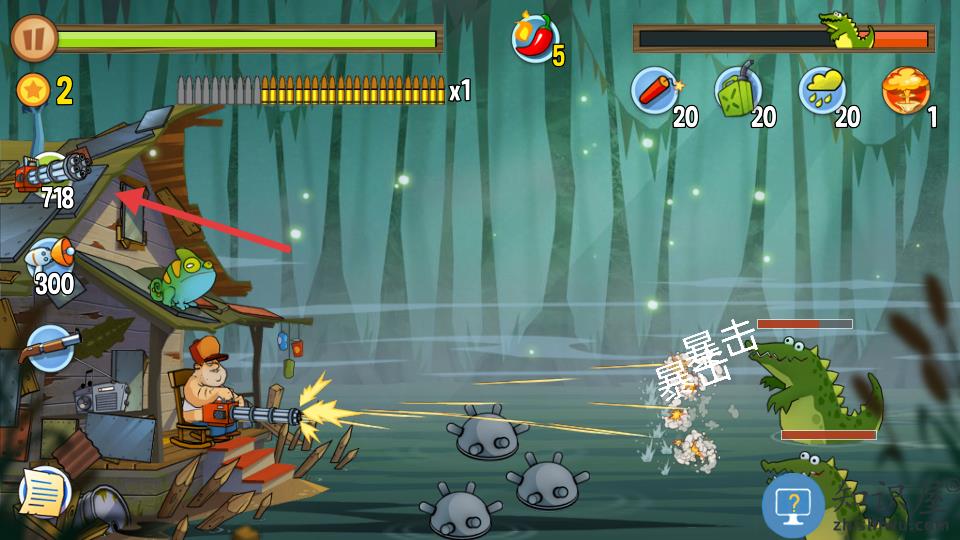960x540 pixels.
Task: Select the minigun weapon with 718 ammo
Action: coord(50,177)
